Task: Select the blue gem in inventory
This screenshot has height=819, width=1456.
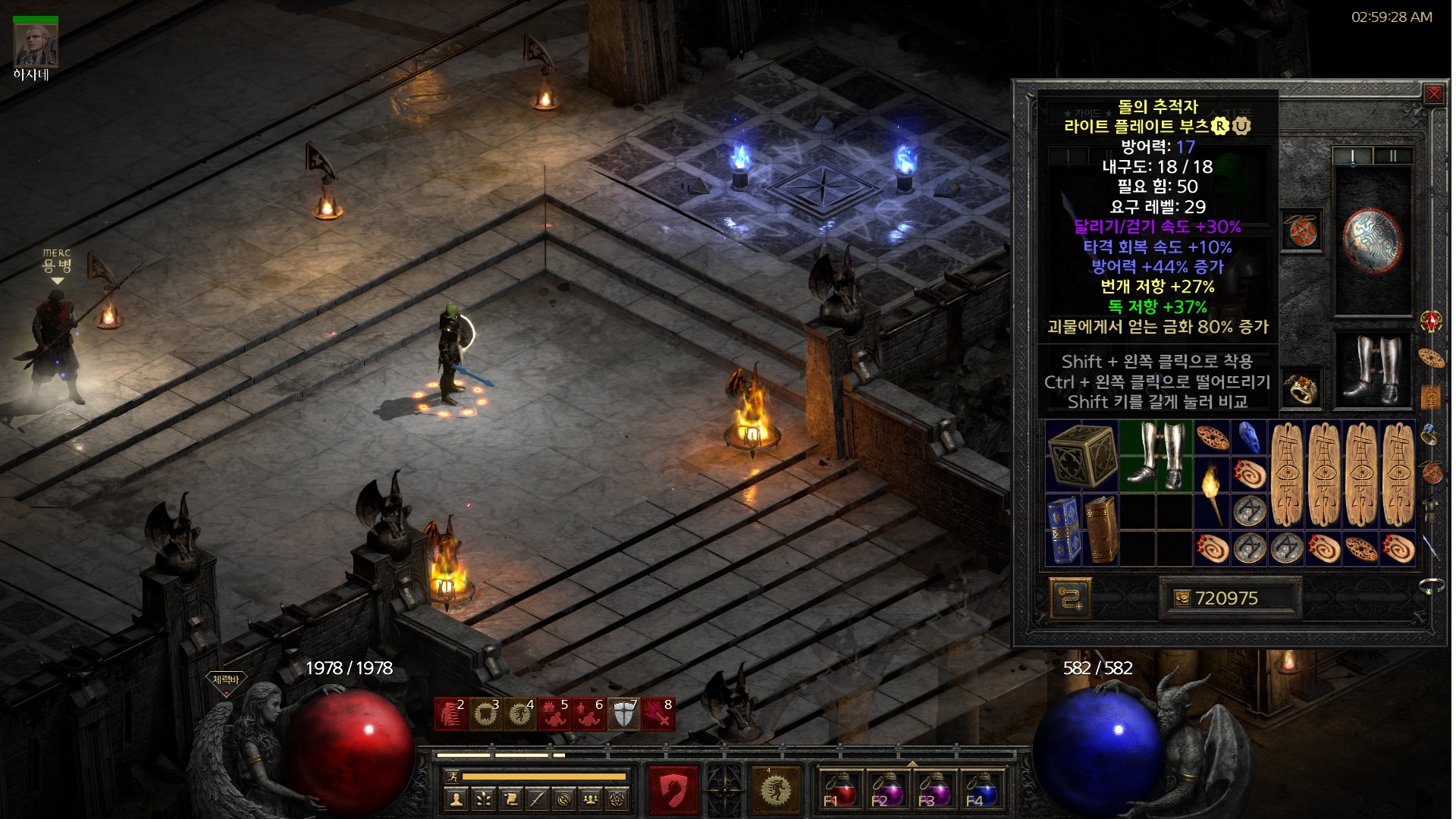Action: (1249, 438)
